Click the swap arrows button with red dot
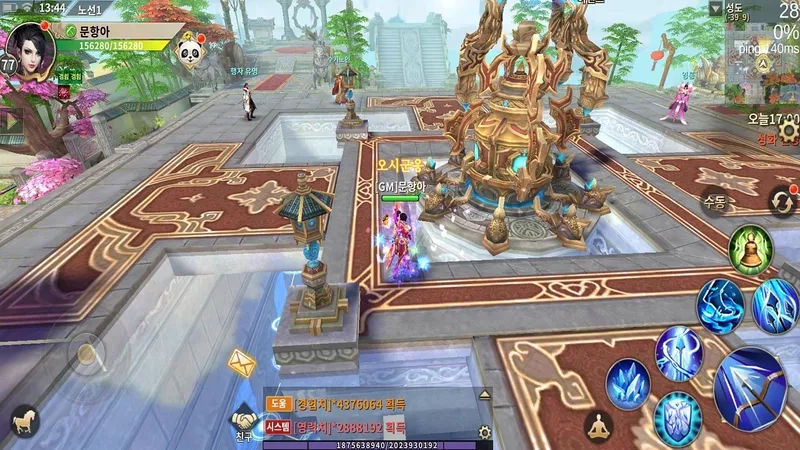This screenshot has height=450, width=800. (781, 202)
